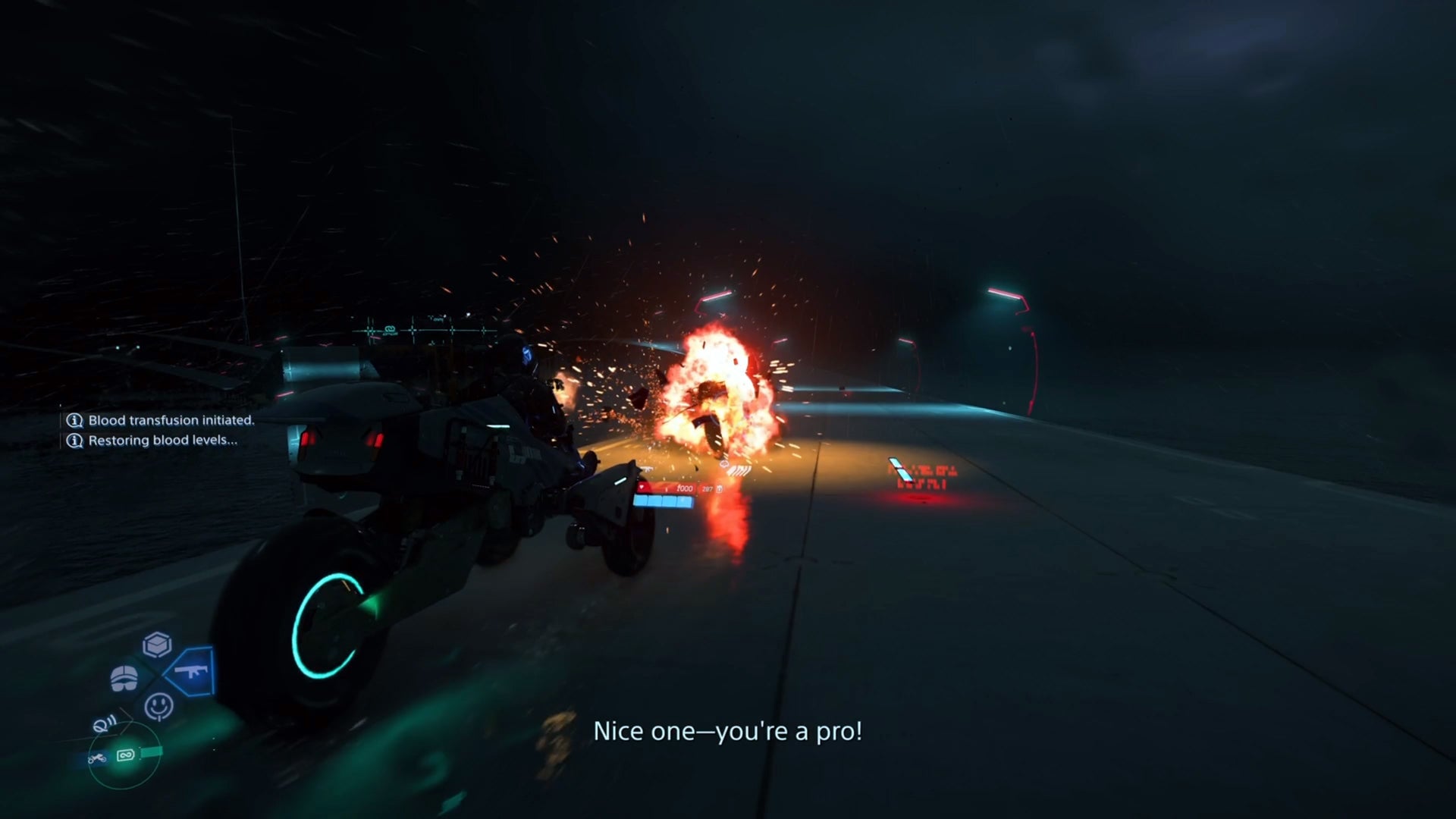Click the 'Blood transfusion initiated' notification
The image size is (1456, 819).
coord(171,419)
